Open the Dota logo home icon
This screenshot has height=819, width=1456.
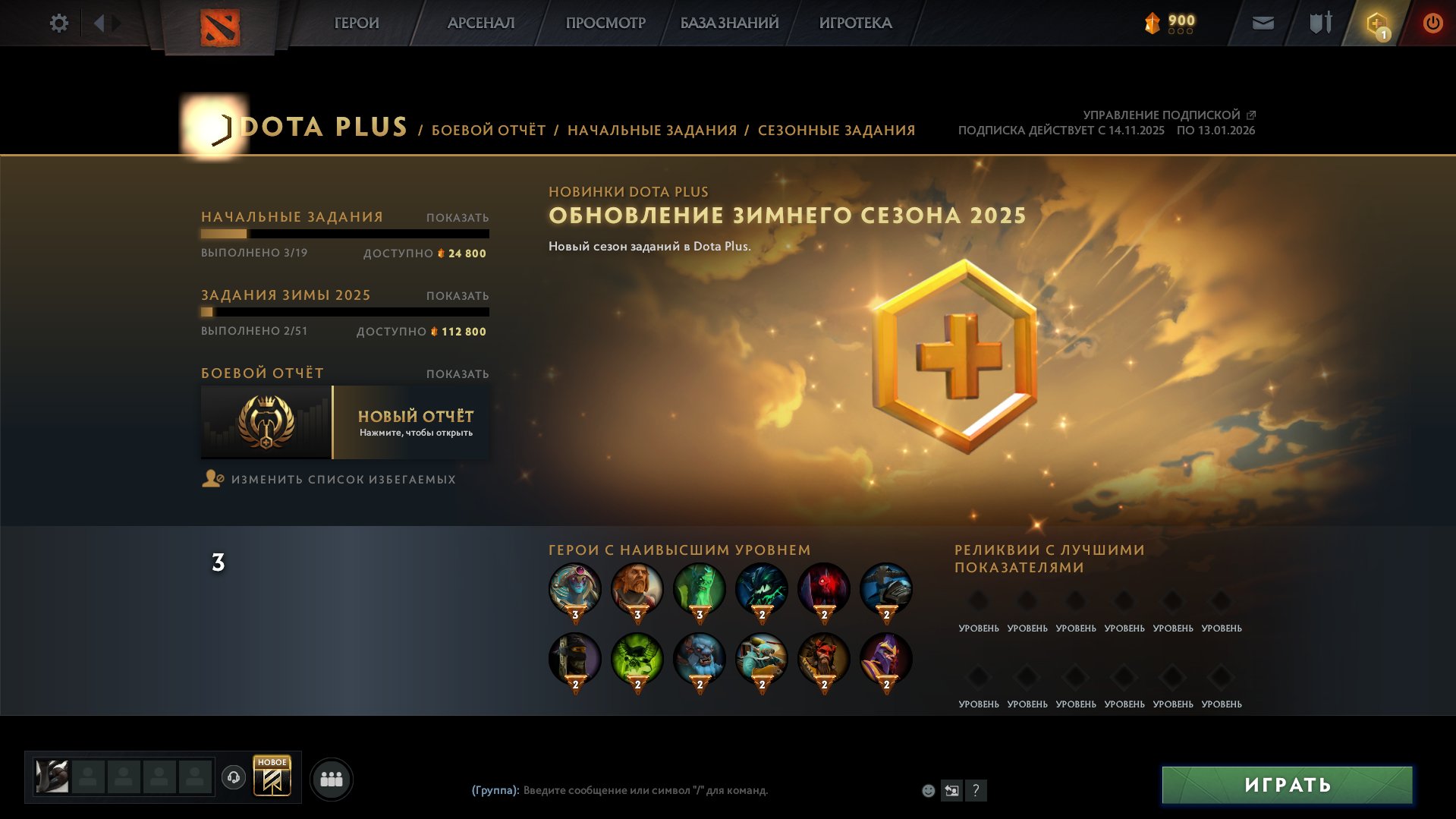(220, 25)
